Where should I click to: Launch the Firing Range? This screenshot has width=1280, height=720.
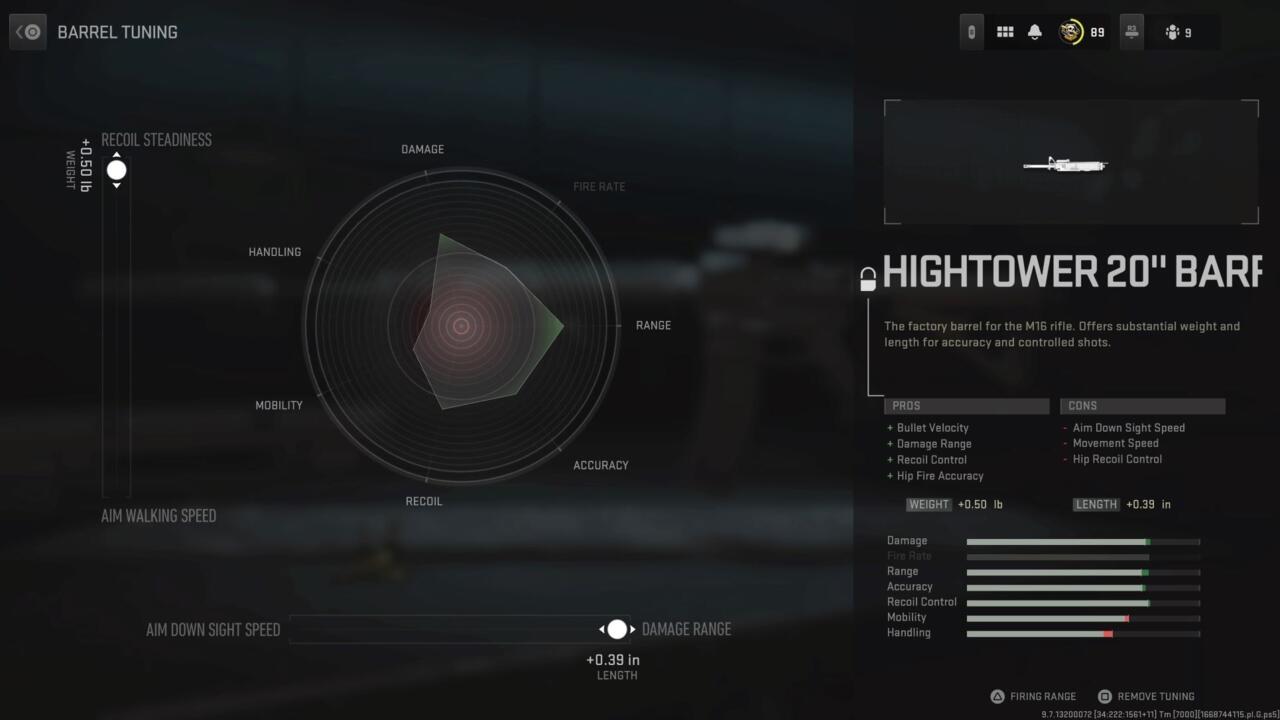[1033, 696]
